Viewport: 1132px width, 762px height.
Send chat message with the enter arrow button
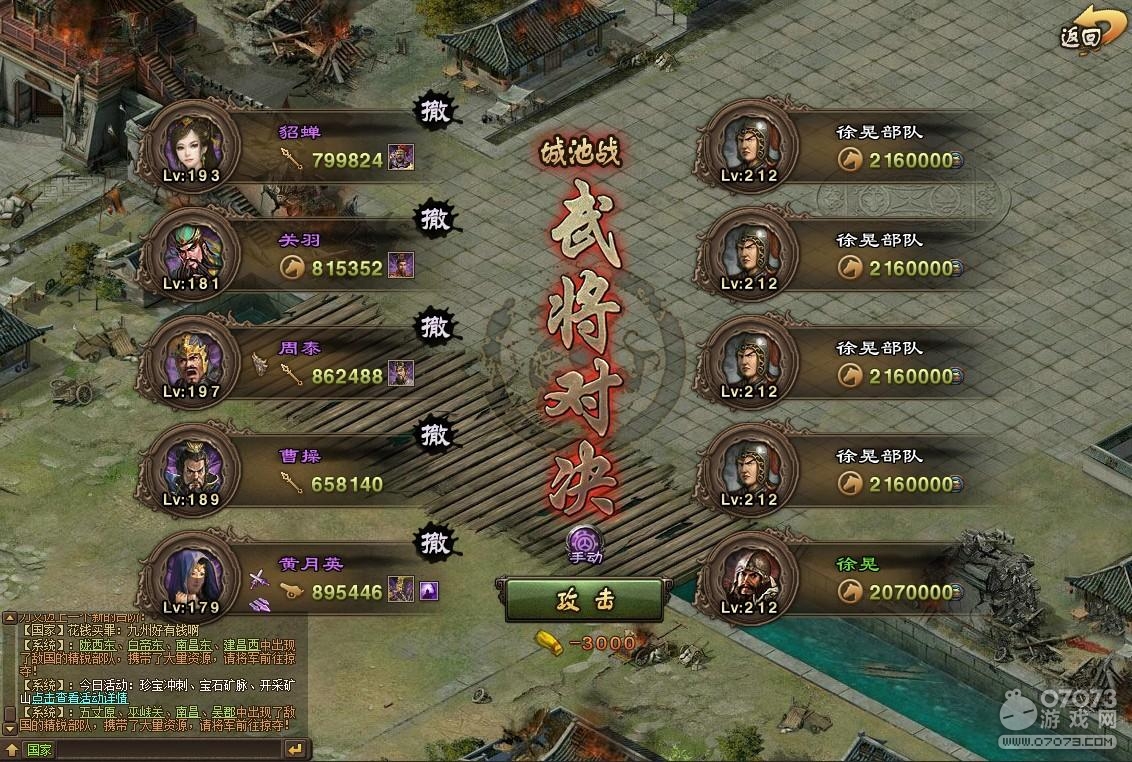(294, 749)
